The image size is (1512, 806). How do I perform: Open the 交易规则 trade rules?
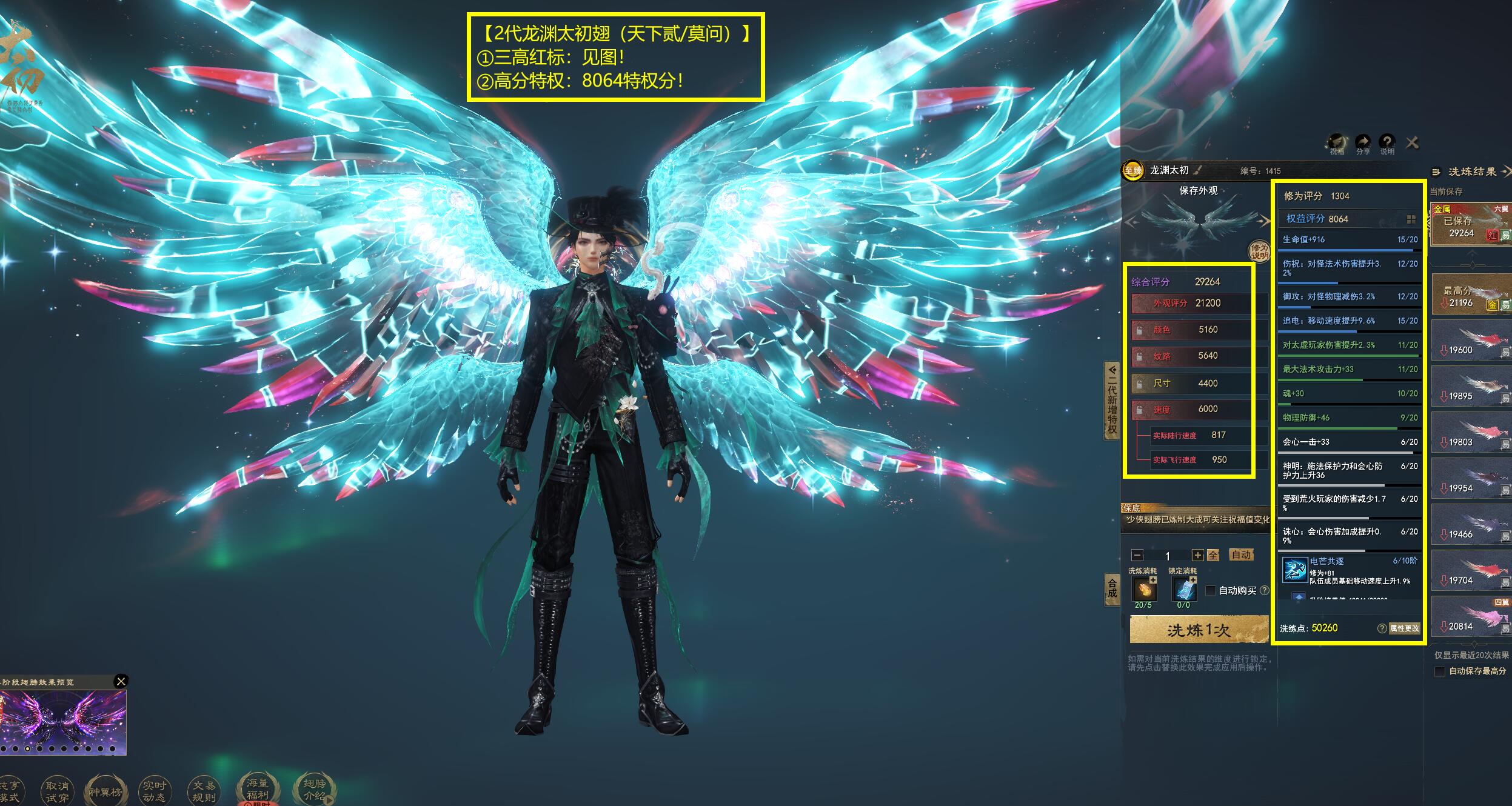coord(203,791)
